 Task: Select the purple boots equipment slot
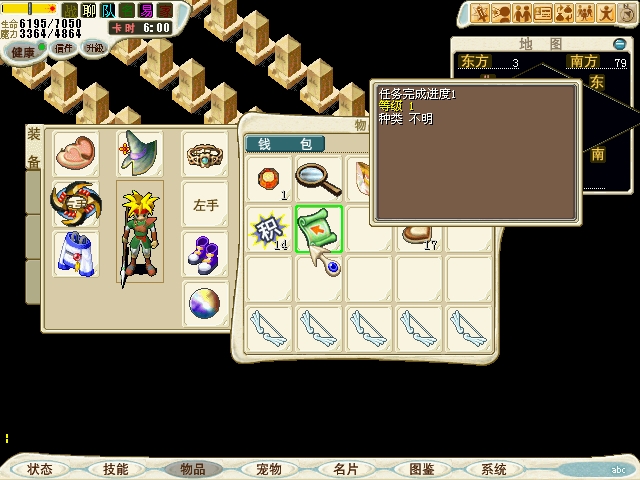point(205,254)
